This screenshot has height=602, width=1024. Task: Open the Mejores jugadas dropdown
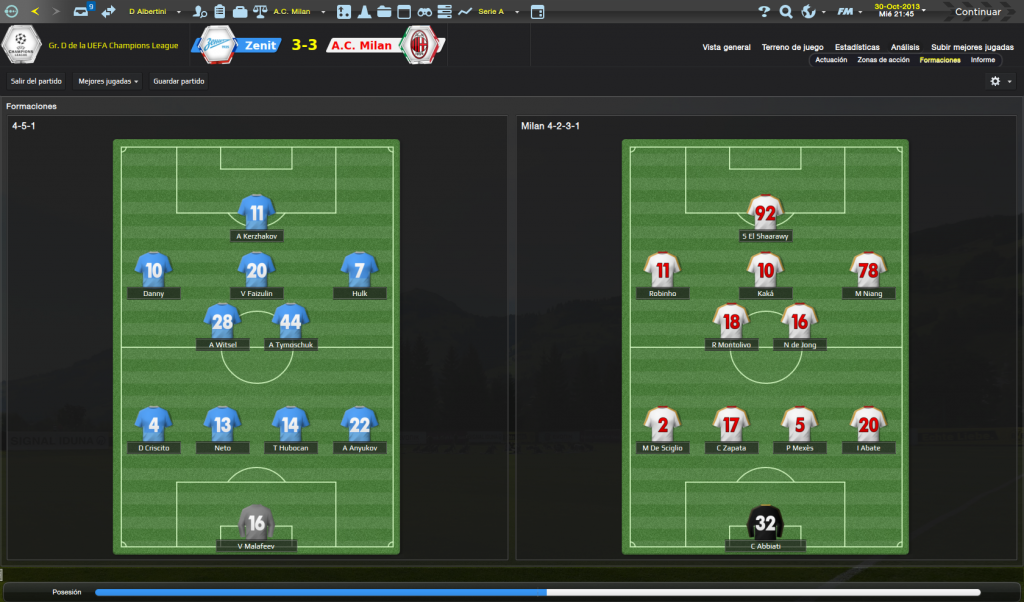click(x=108, y=81)
